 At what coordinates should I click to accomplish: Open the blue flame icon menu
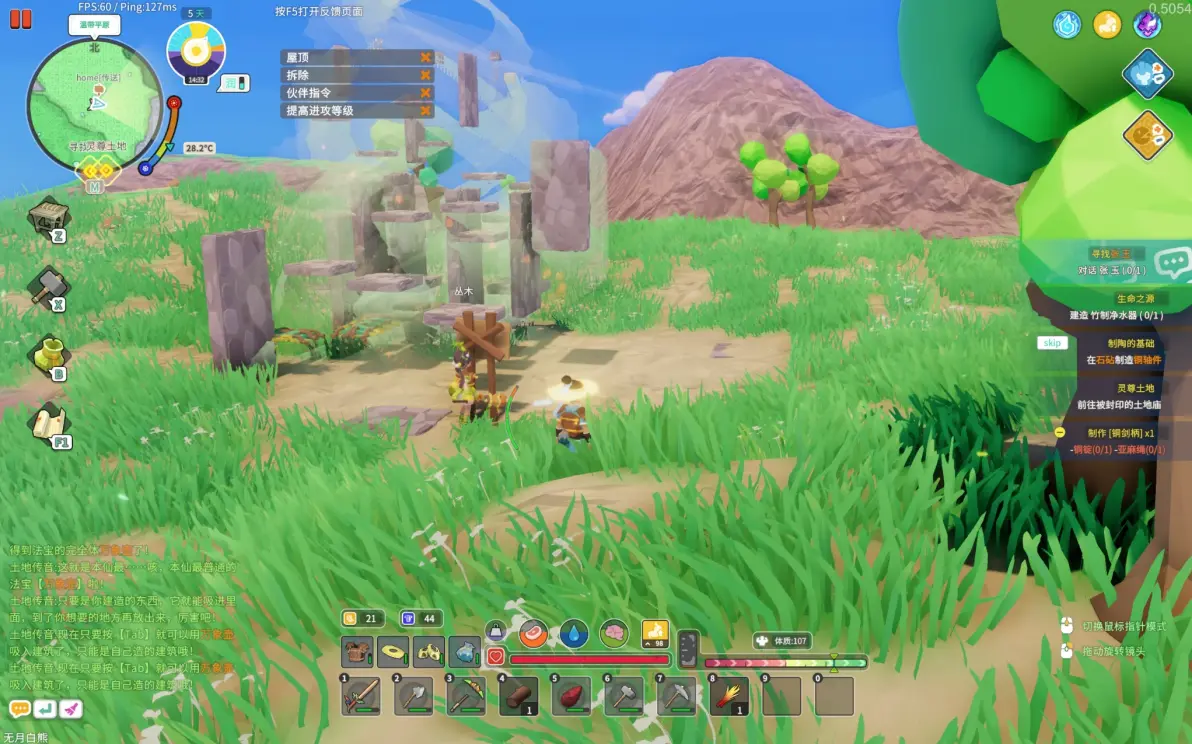click(1067, 25)
